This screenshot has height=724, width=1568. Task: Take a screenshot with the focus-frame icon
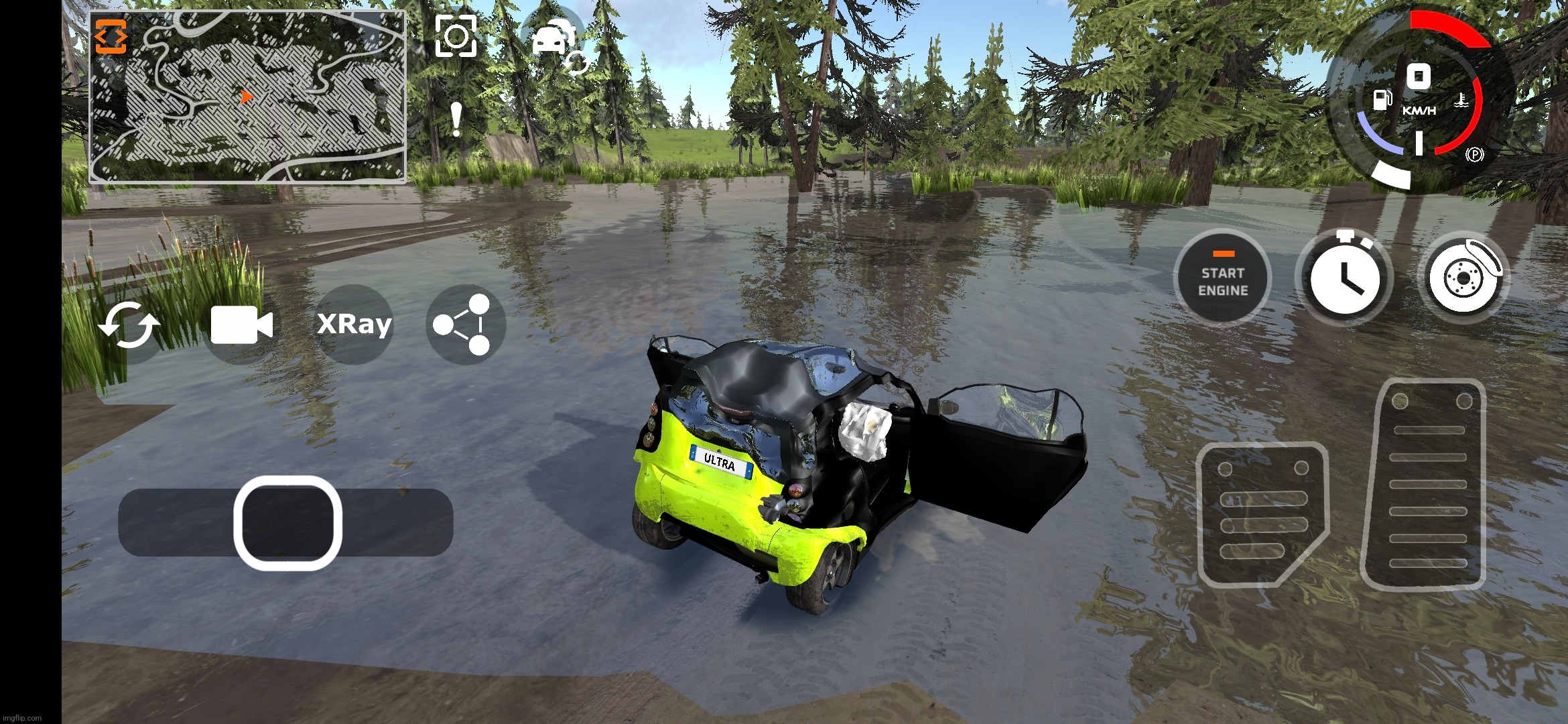(x=456, y=36)
